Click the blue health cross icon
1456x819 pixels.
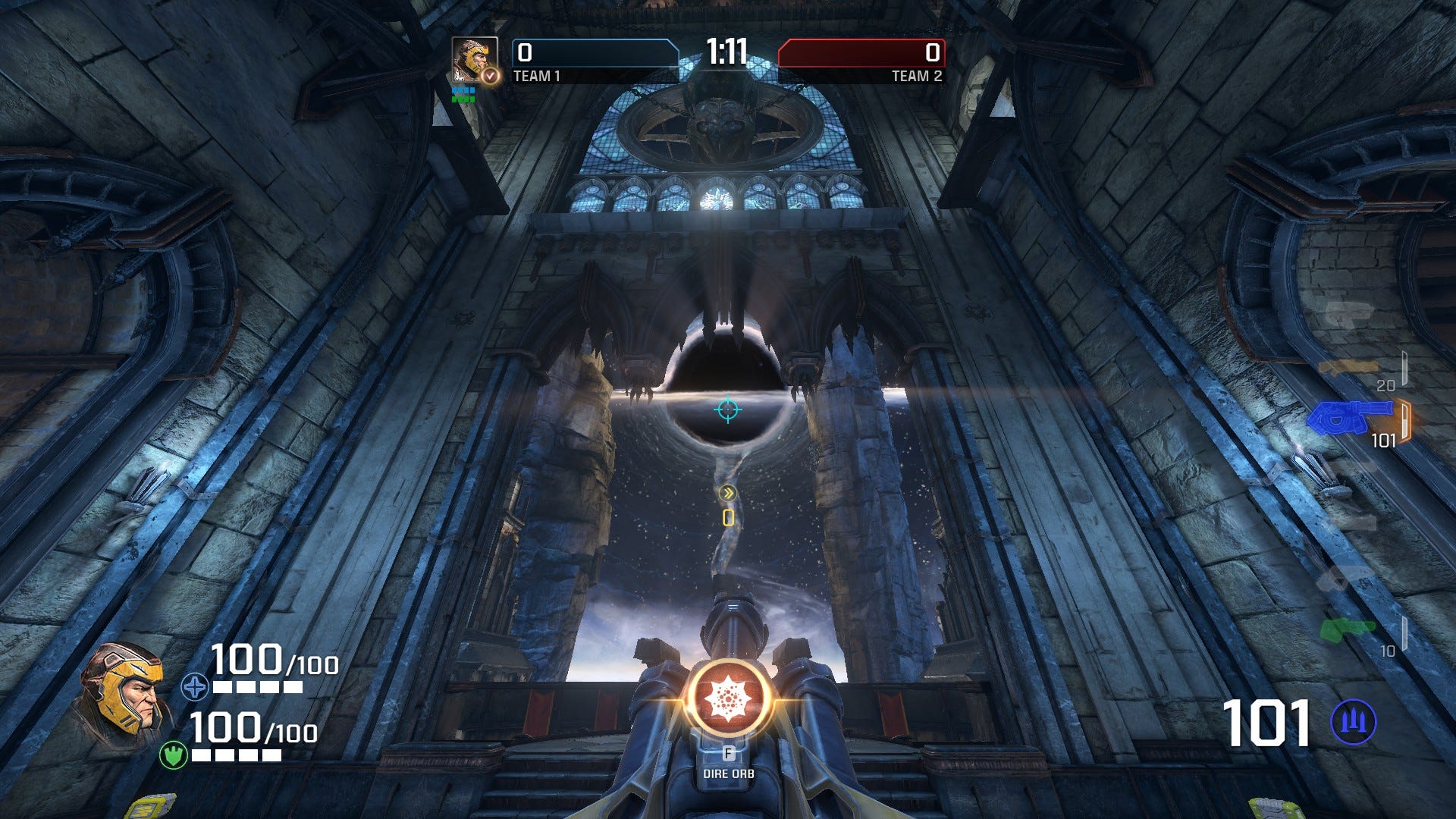195,687
